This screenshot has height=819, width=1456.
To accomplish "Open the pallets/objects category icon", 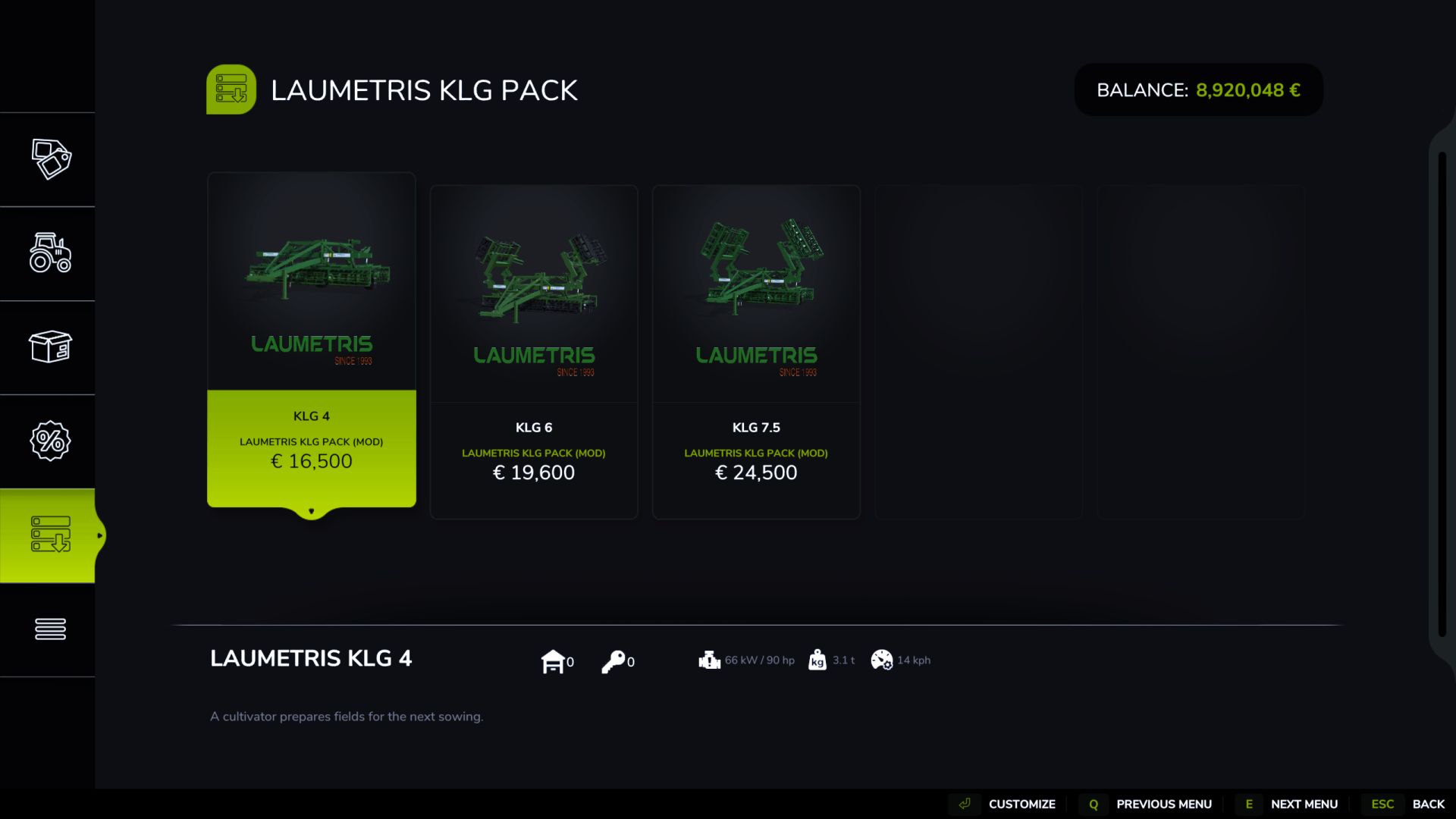I will pyautogui.click(x=50, y=347).
